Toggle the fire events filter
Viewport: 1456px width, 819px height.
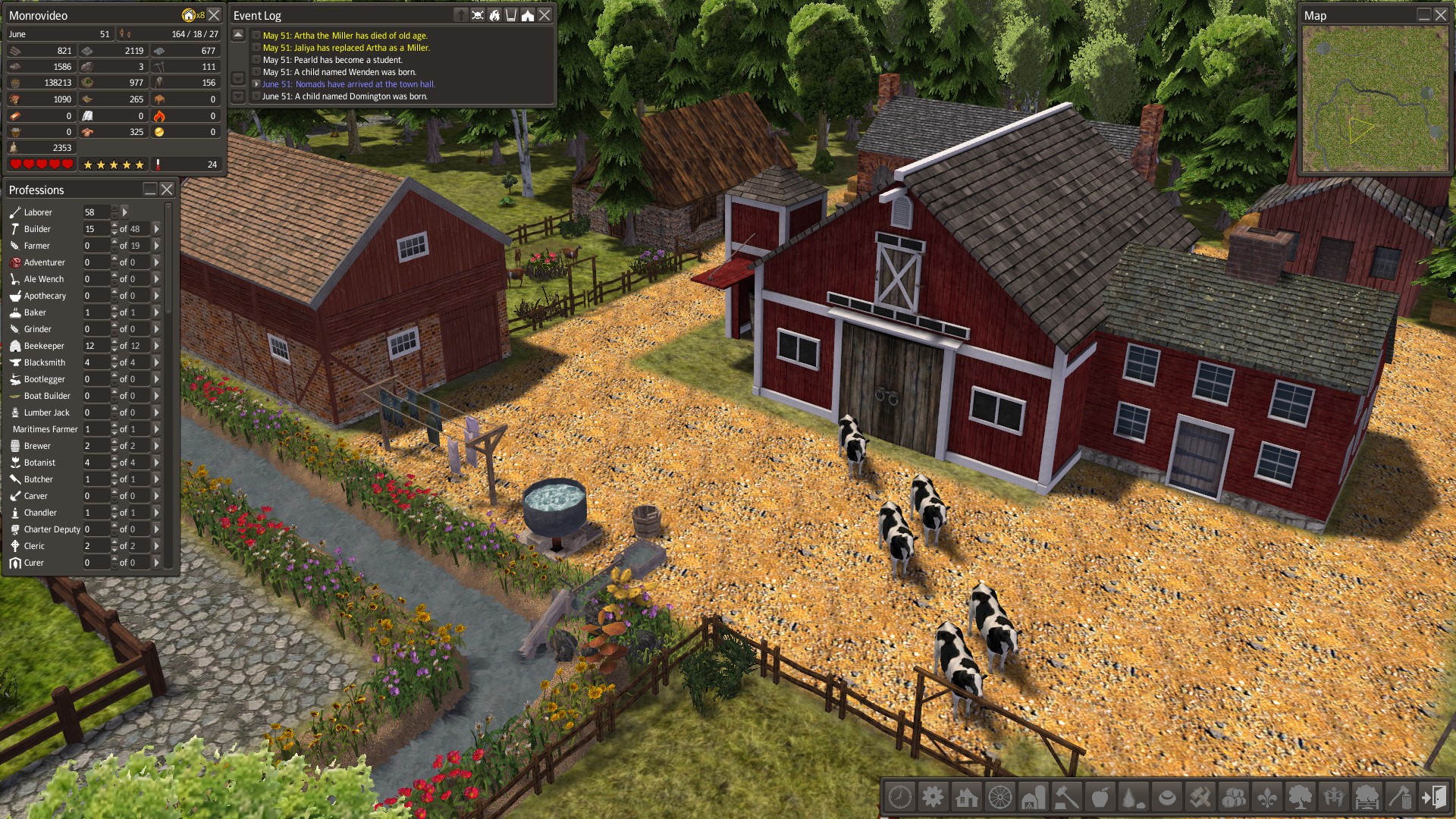coord(494,16)
